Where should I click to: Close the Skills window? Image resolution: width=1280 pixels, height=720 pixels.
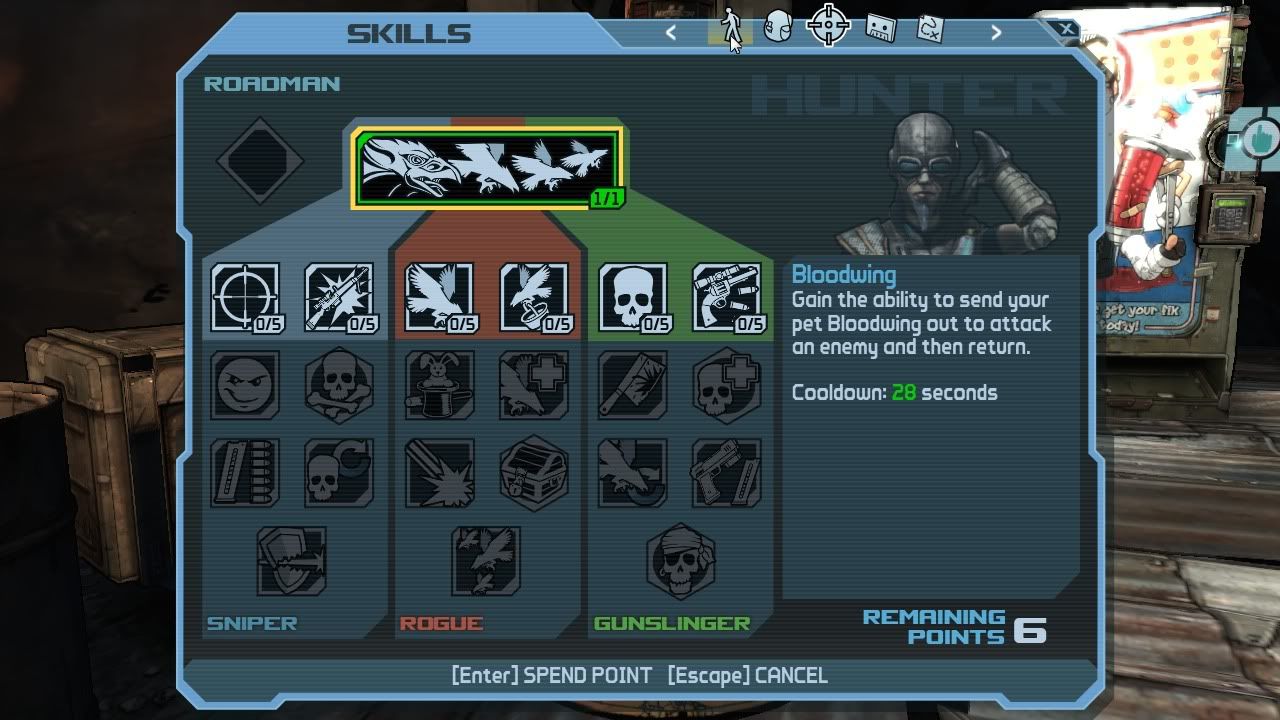1067,30
